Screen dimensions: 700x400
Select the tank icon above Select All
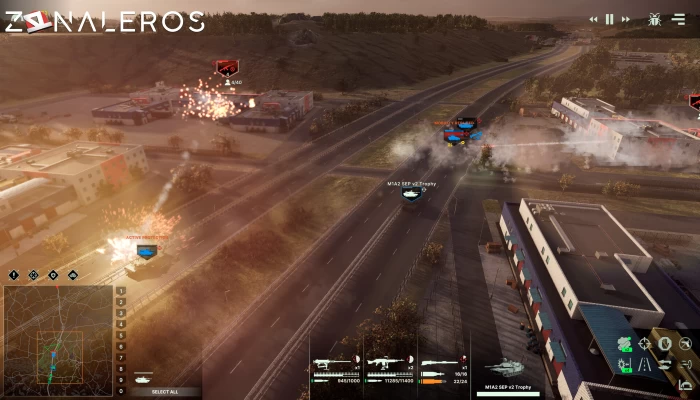(x=143, y=379)
